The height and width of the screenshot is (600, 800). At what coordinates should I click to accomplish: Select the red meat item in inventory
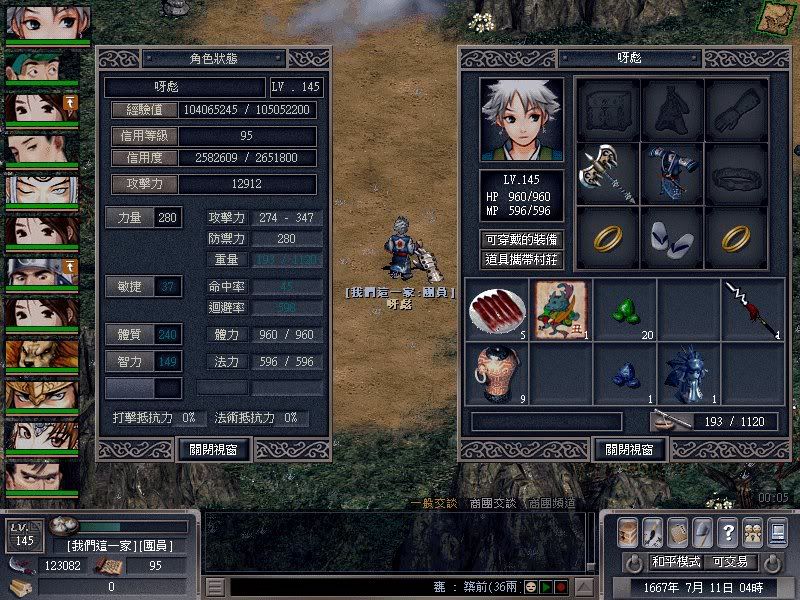coord(497,309)
